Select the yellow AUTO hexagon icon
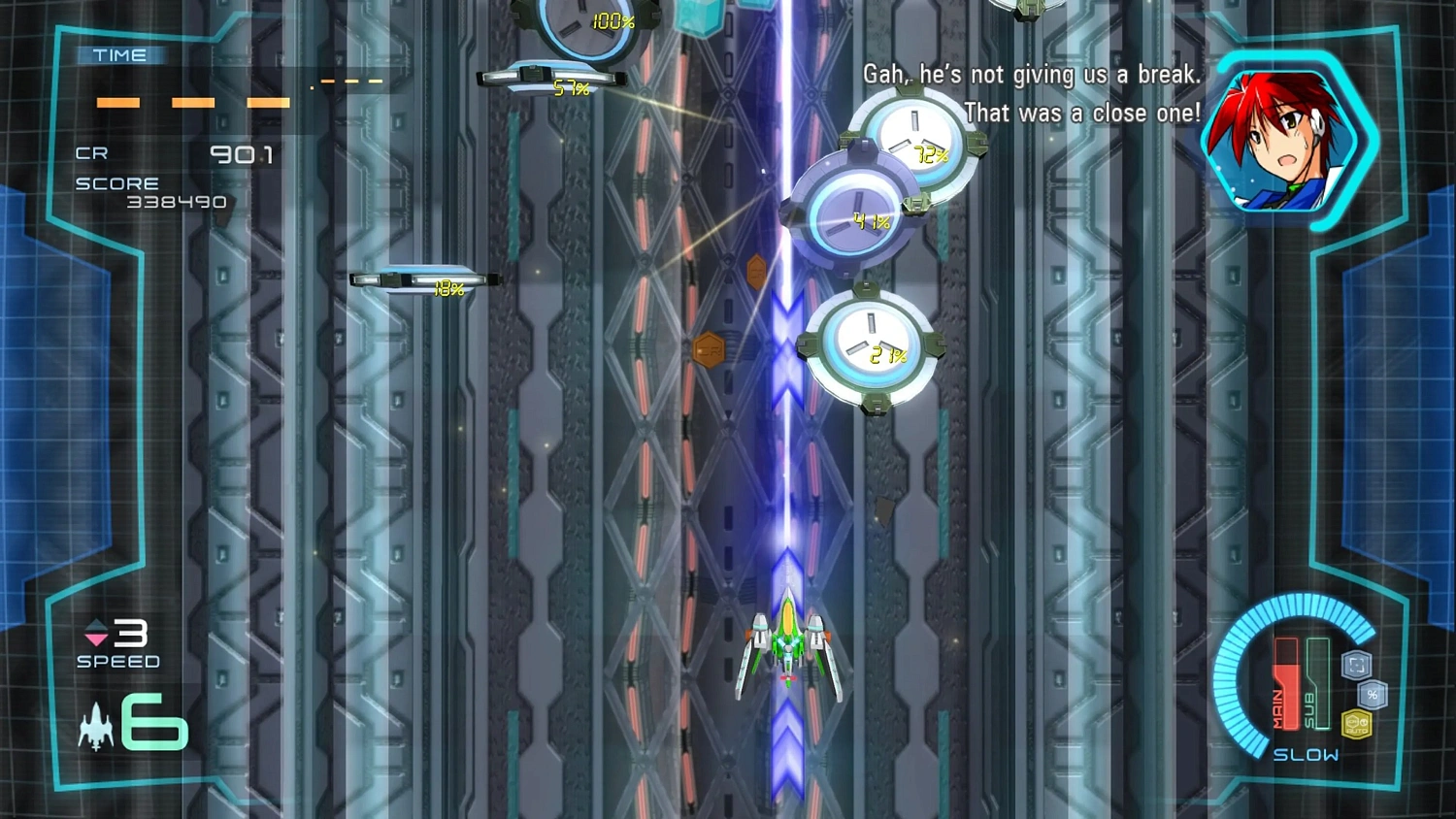Viewport: 1456px width, 819px height. point(1355,723)
